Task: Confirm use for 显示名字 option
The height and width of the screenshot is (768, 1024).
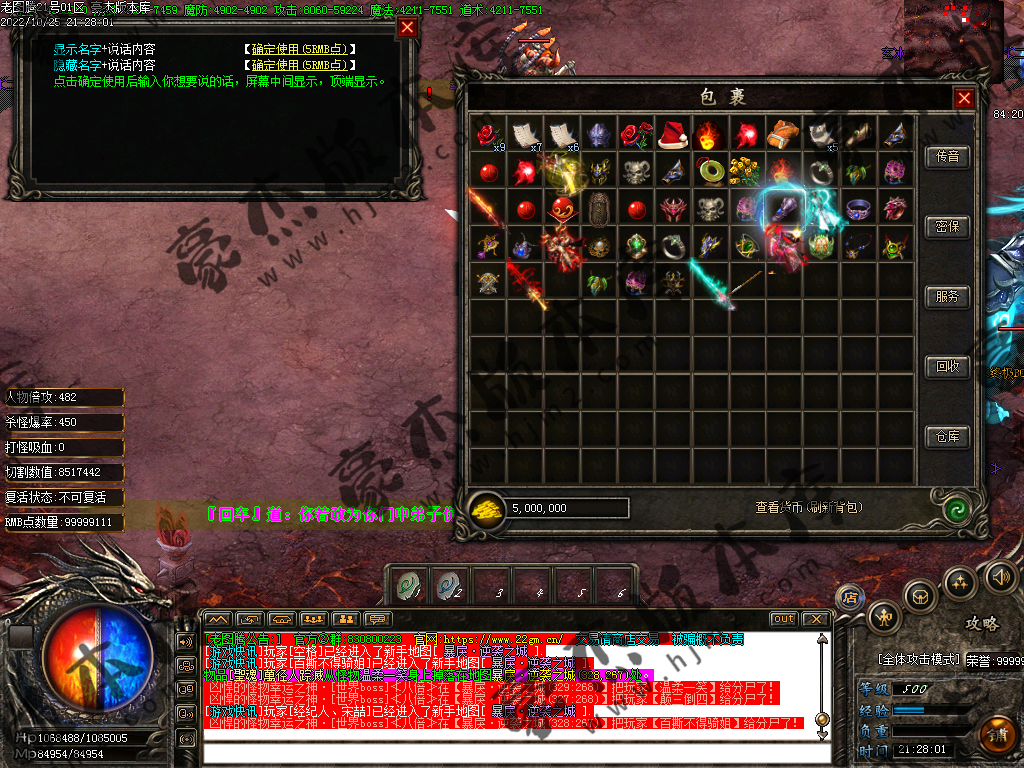Action: [299, 49]
